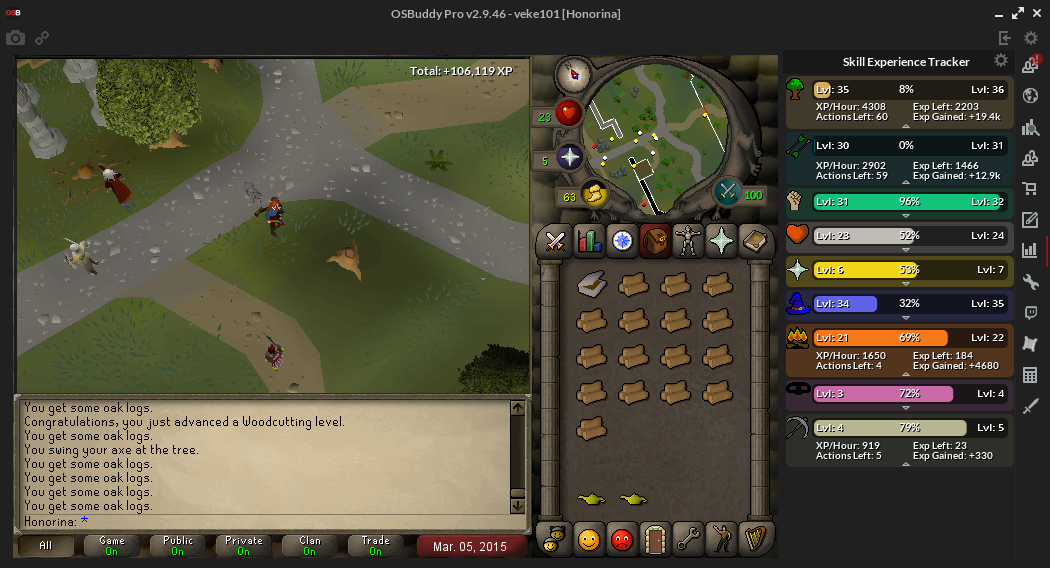Screen dimensions: 1050x568
Task: Open the Combat Options tab
Action: tap(554, 241)
